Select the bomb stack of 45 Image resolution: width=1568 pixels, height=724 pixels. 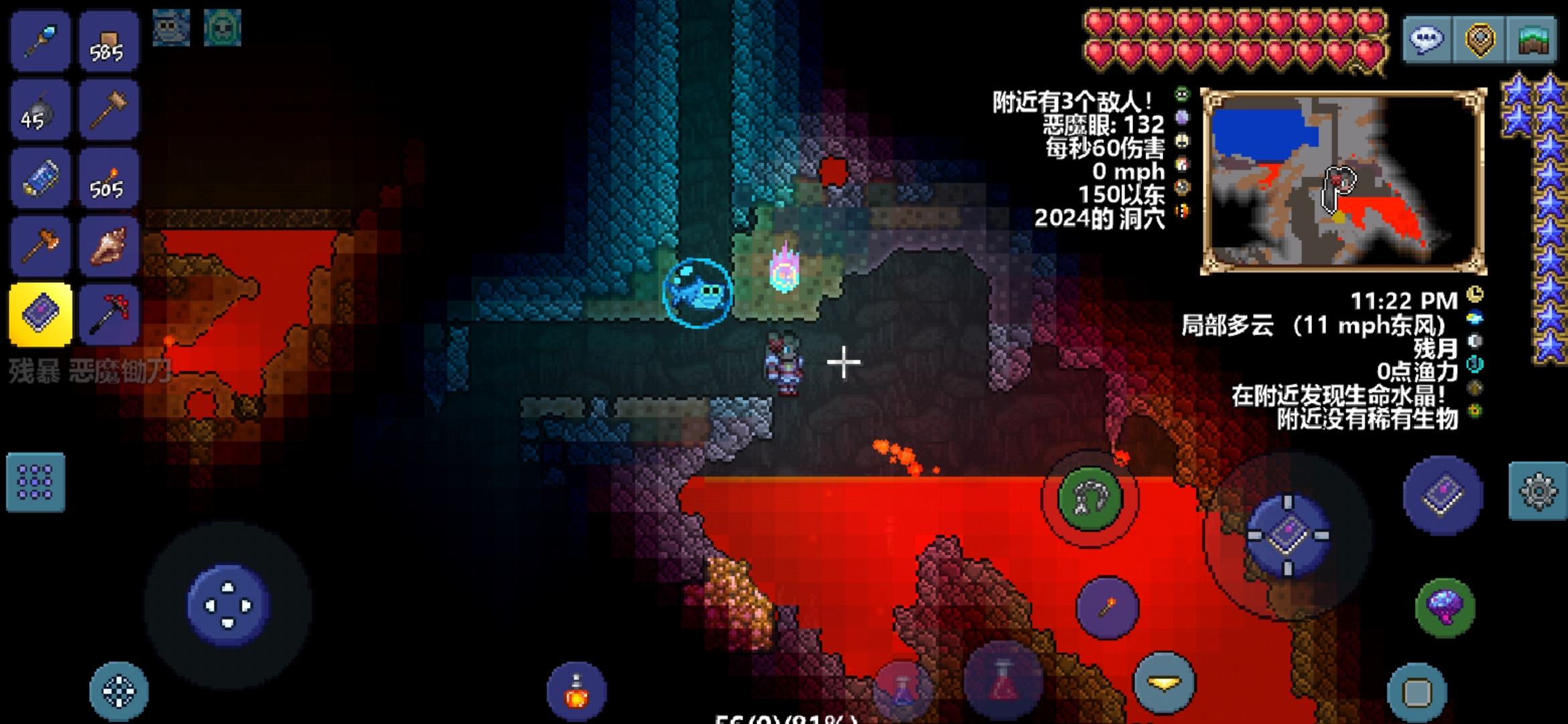pyautogui.click(x=40, y=110)
